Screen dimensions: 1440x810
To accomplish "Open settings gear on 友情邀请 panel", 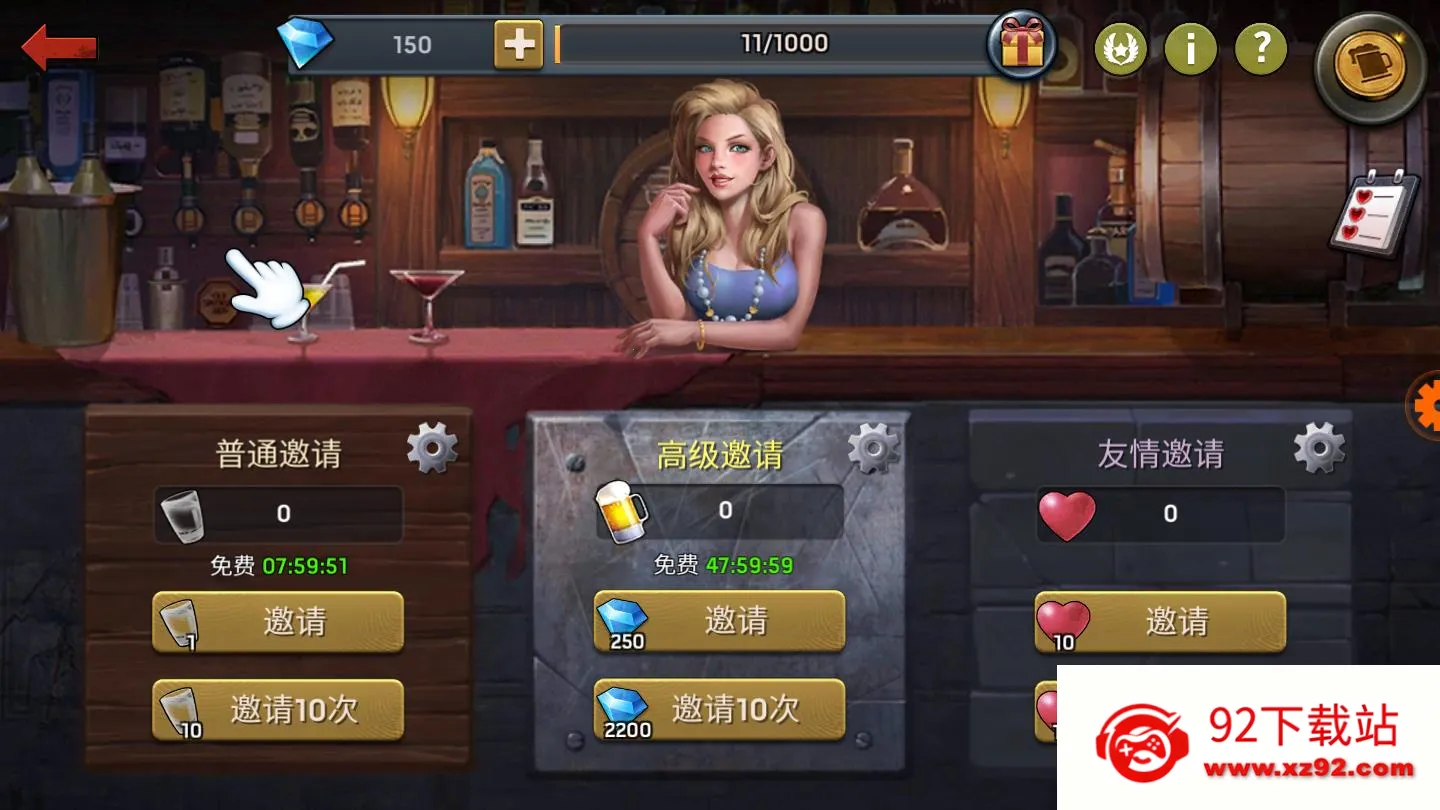I will pyautogui.click(x=1318, y=447).
